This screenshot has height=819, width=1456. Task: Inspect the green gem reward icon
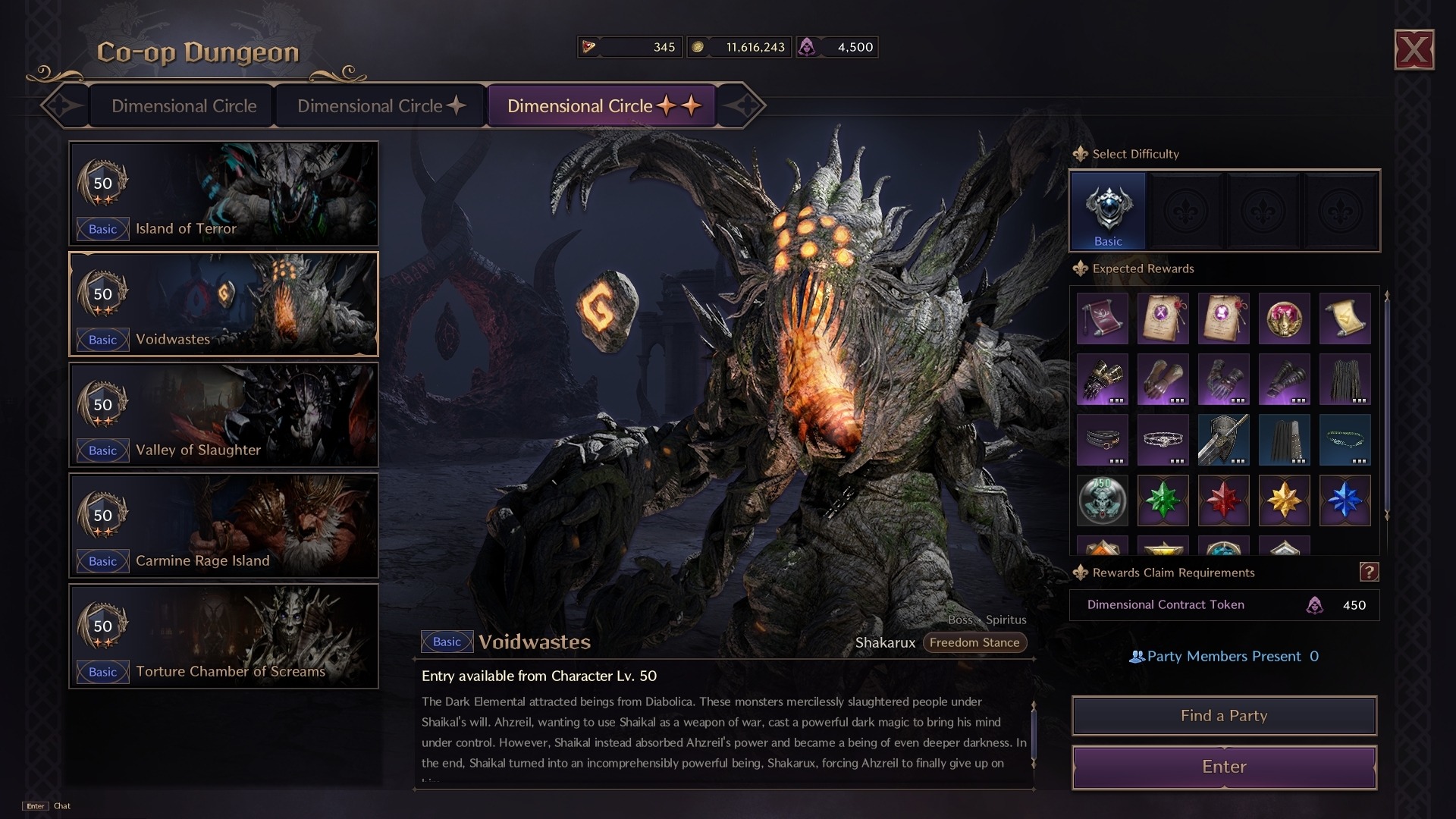pyautogui.click(x=1163, y=500)
